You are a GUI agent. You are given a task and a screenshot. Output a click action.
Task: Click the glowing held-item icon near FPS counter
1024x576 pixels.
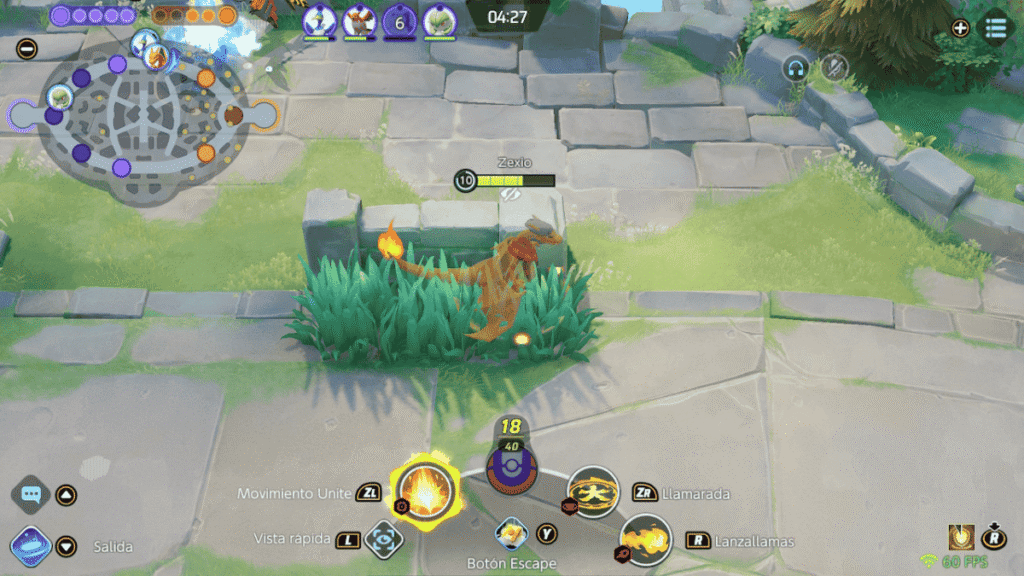(961, 537)
